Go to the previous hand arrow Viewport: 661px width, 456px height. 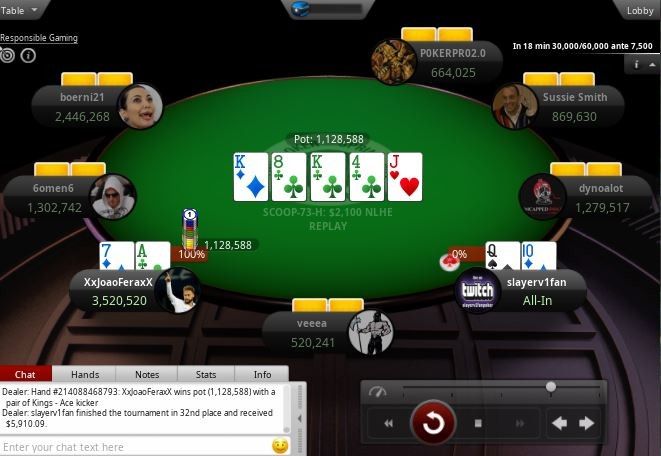point(559,423)
